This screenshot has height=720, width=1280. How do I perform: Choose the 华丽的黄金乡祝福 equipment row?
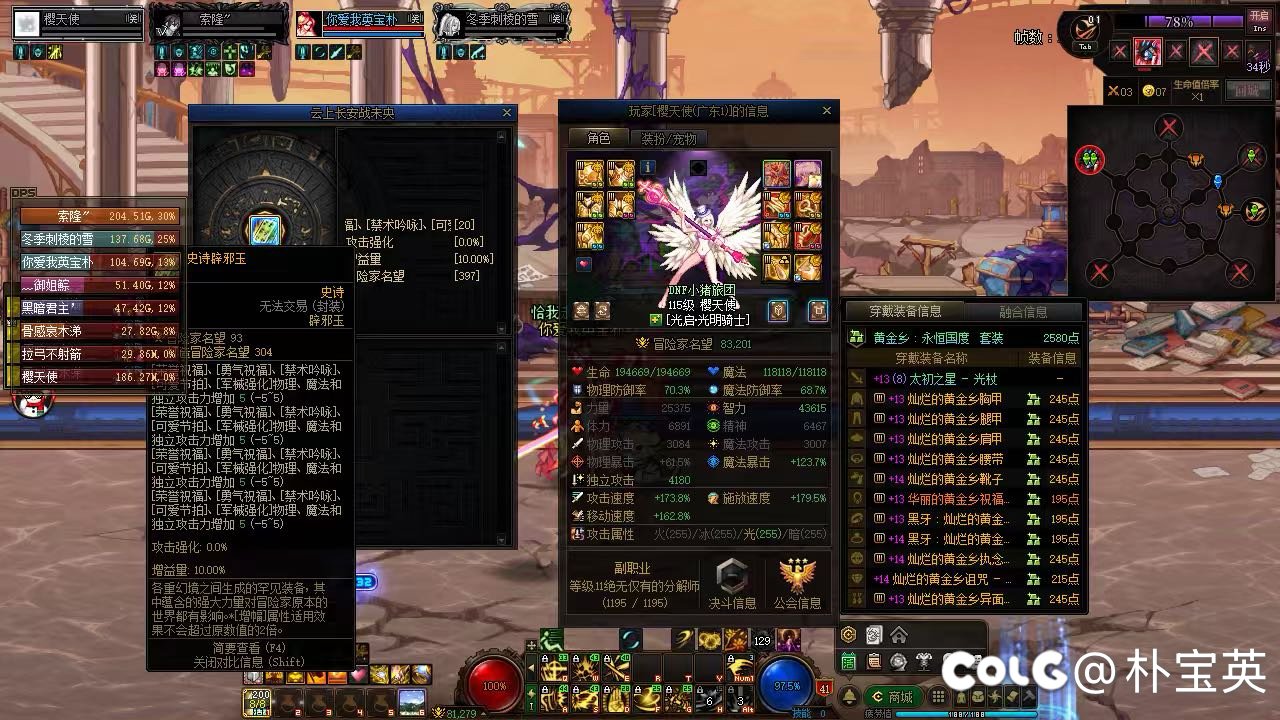click(964, 499)
